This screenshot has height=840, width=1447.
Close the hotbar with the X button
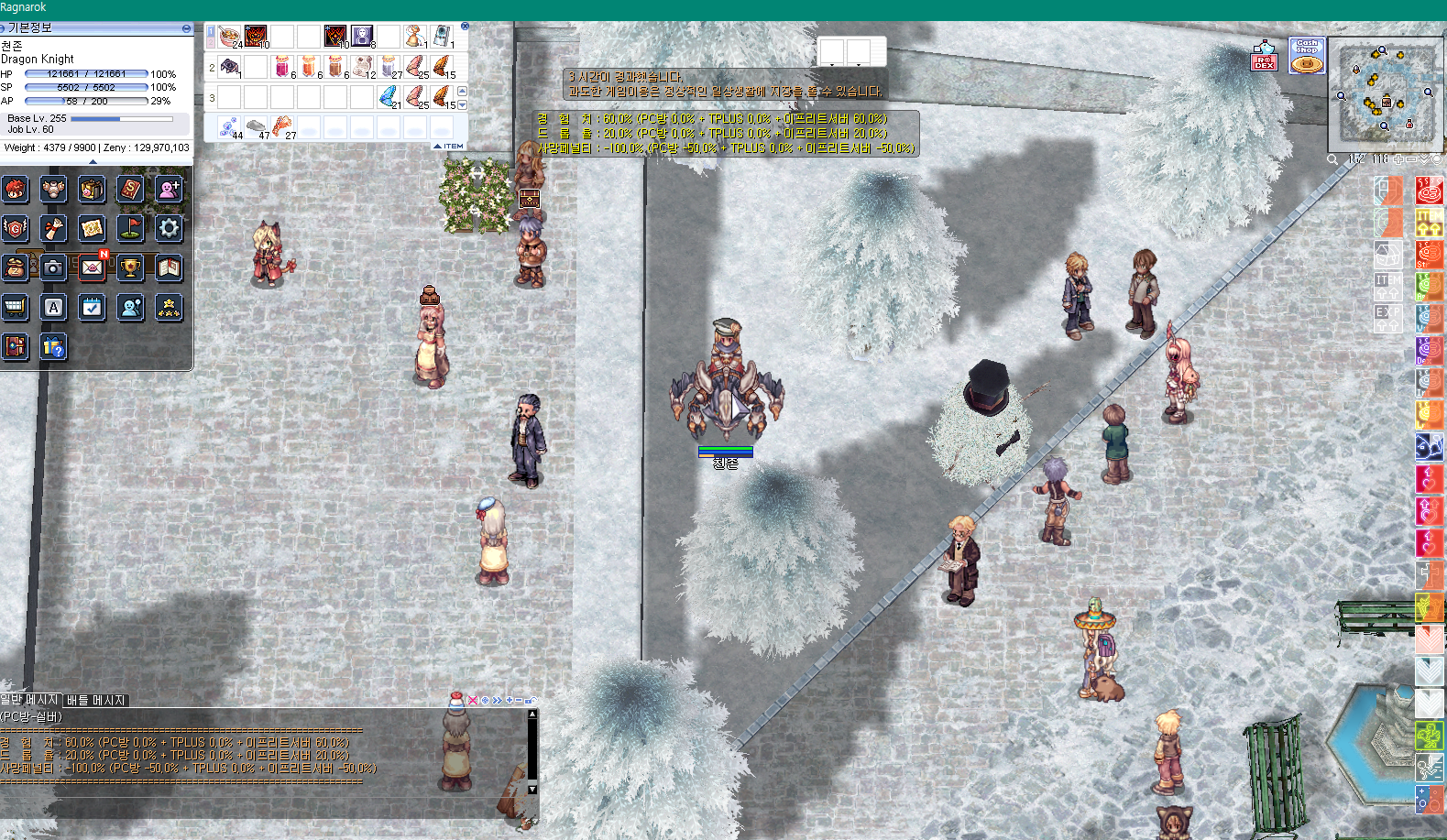[x=465, y=27]
